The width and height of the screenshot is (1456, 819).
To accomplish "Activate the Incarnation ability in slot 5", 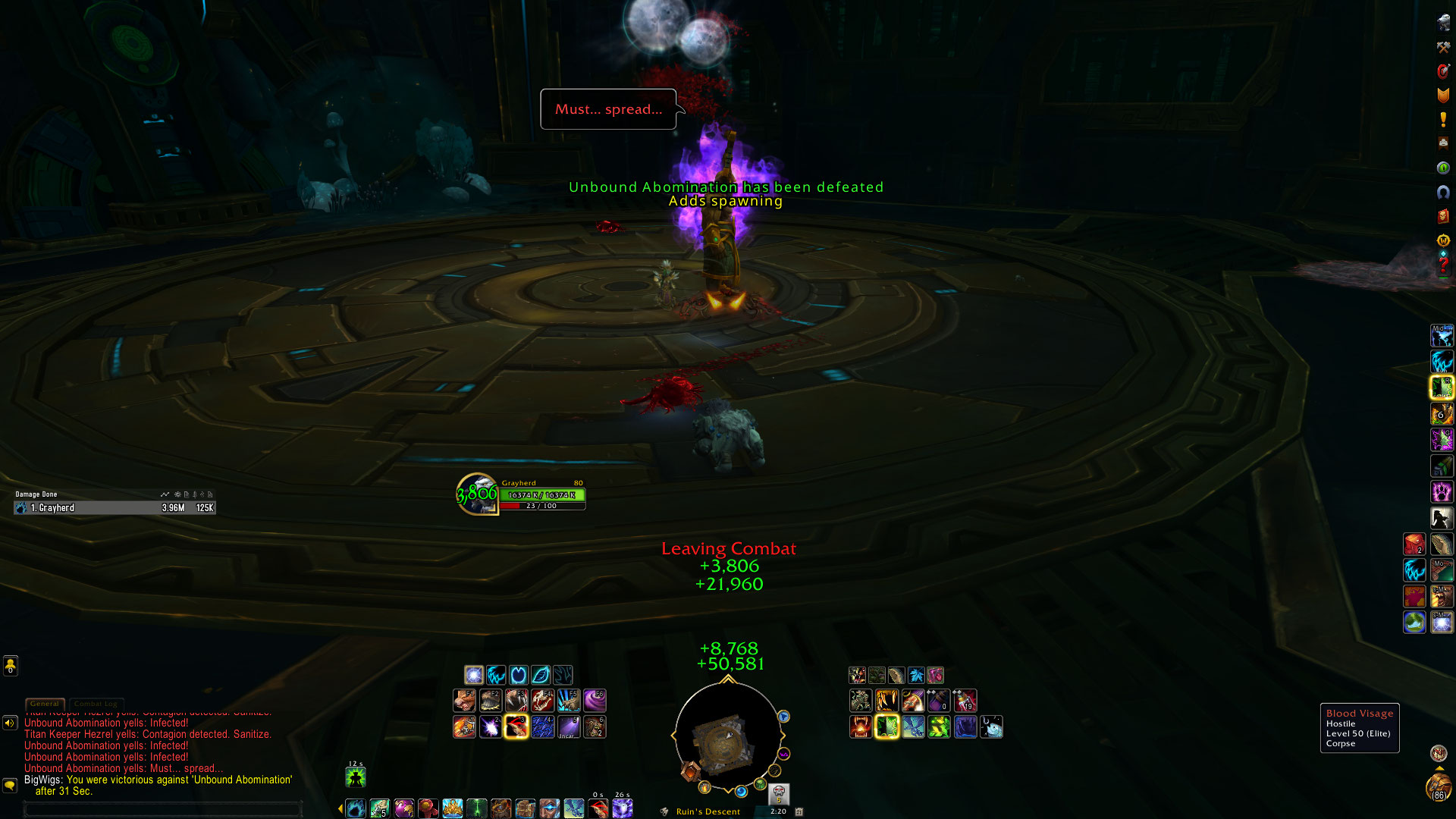I will 569,726.
